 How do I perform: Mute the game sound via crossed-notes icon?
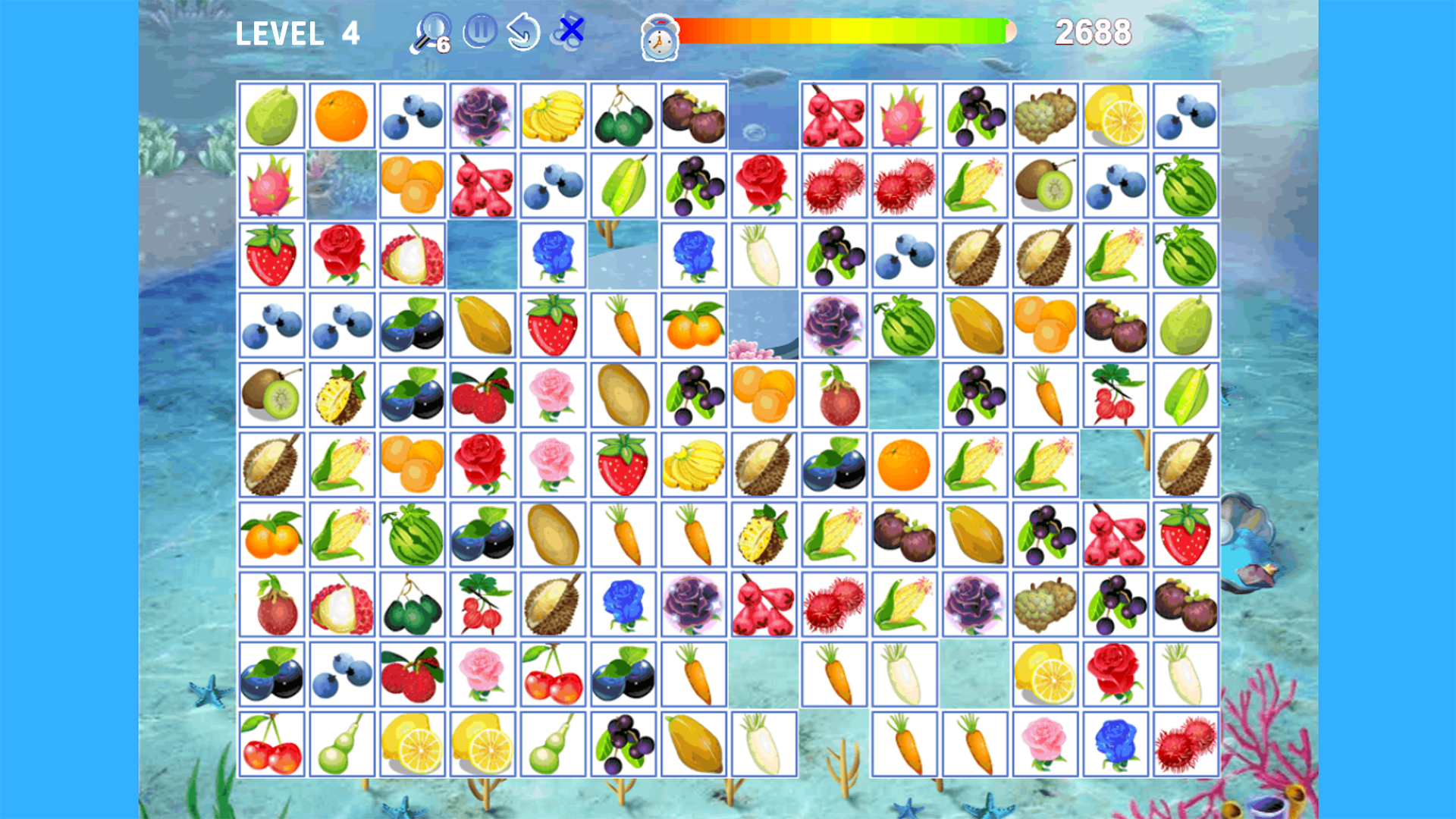point(572,30)
